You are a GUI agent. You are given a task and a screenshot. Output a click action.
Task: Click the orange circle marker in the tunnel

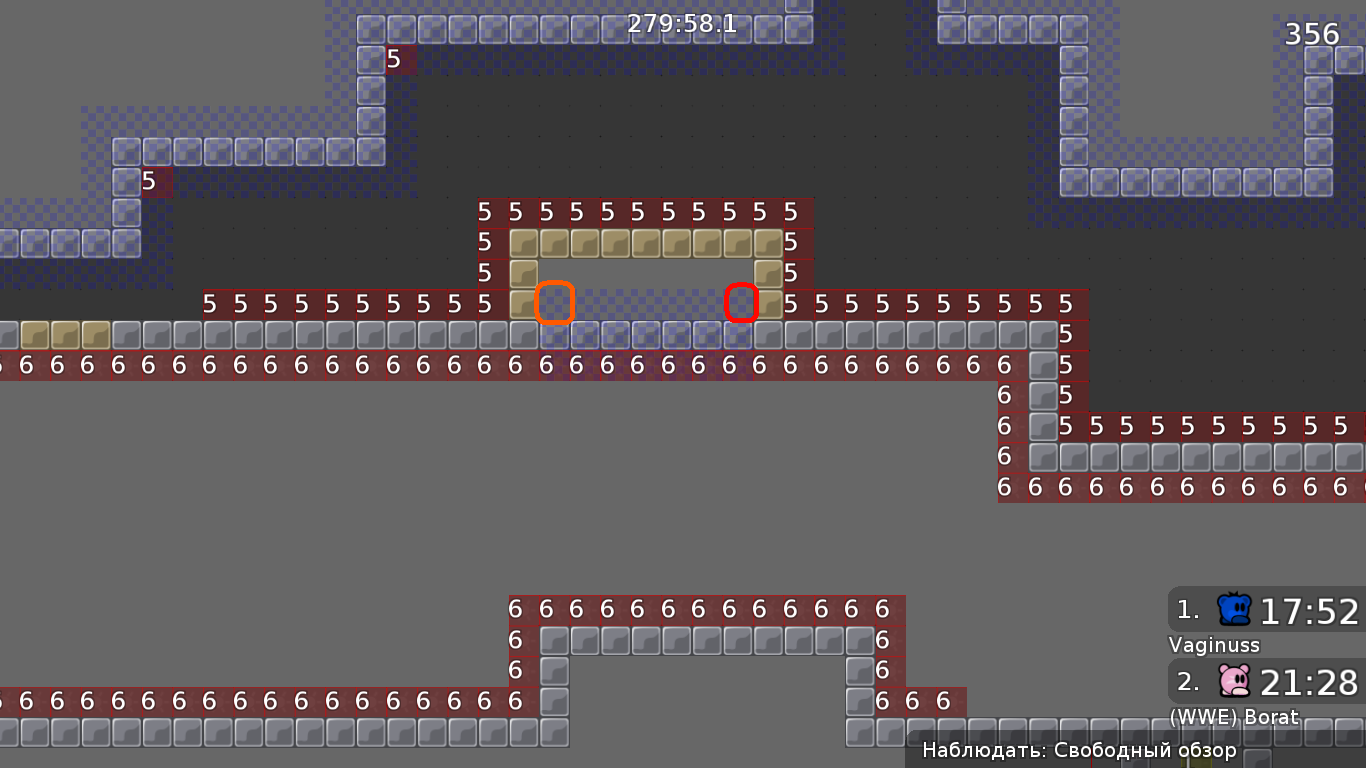pyautogui.click(x=555, y=303)
